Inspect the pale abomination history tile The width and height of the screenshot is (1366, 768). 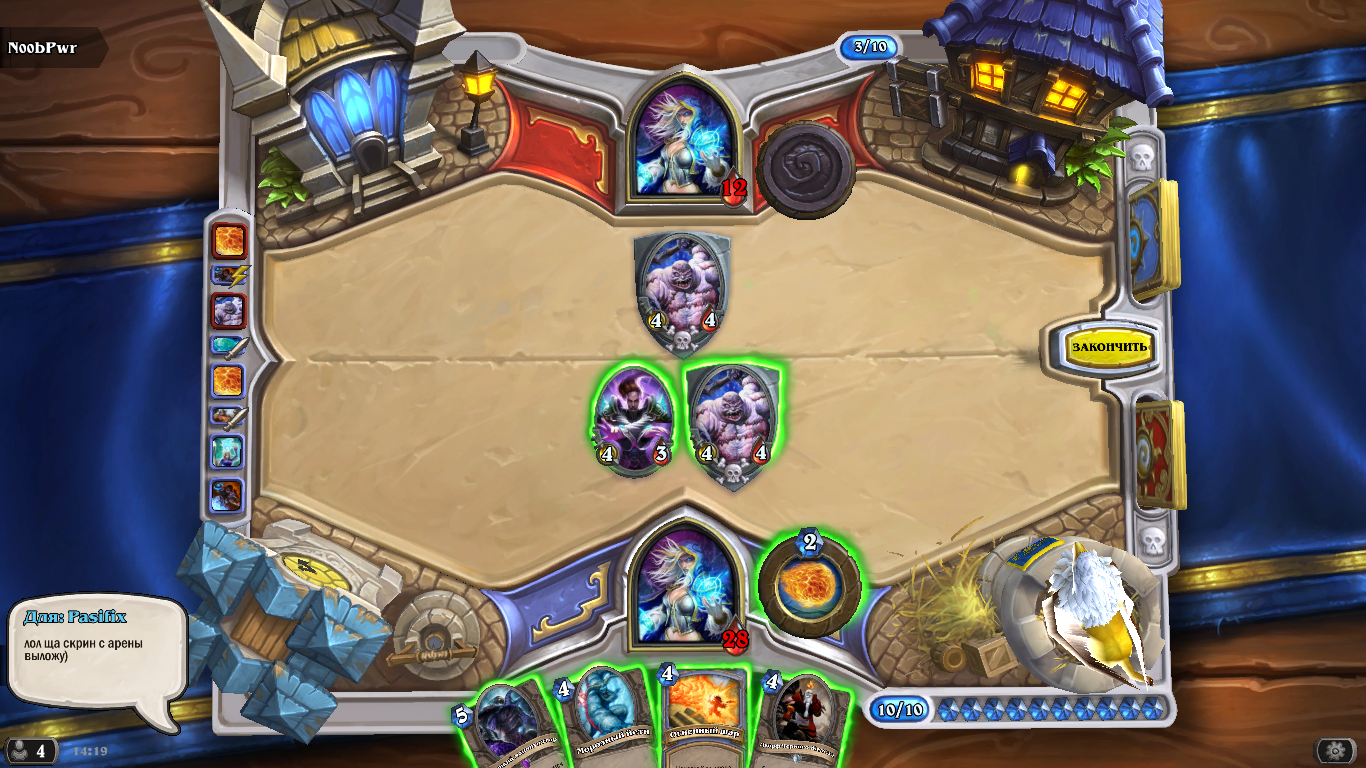pyautogui.click(x=227, y=311)
